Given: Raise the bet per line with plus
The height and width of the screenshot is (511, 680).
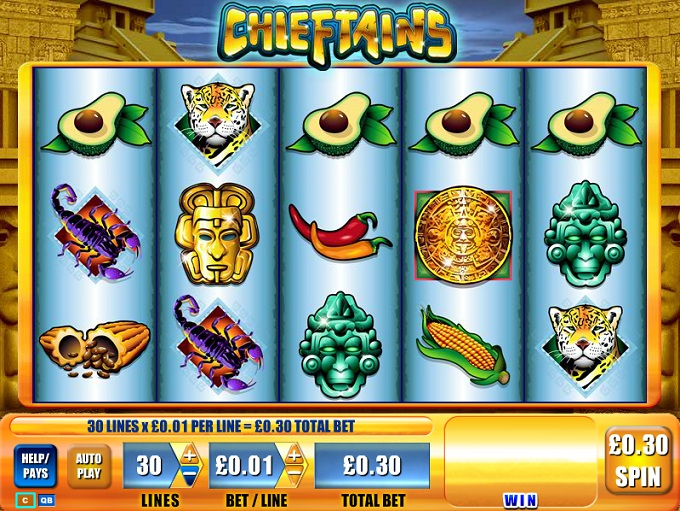Looking at the screenshot, I should coord(294,455).
